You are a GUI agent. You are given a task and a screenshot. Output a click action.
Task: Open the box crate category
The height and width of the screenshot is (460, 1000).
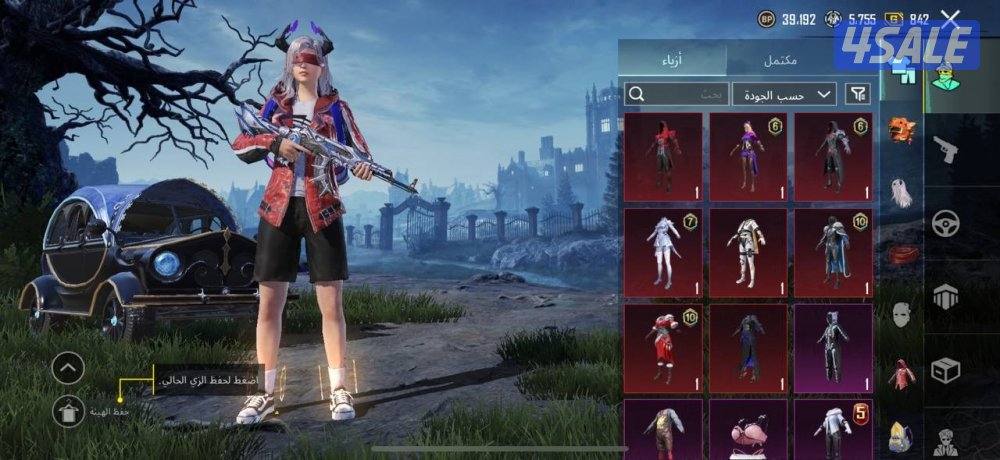click(945, 370)
